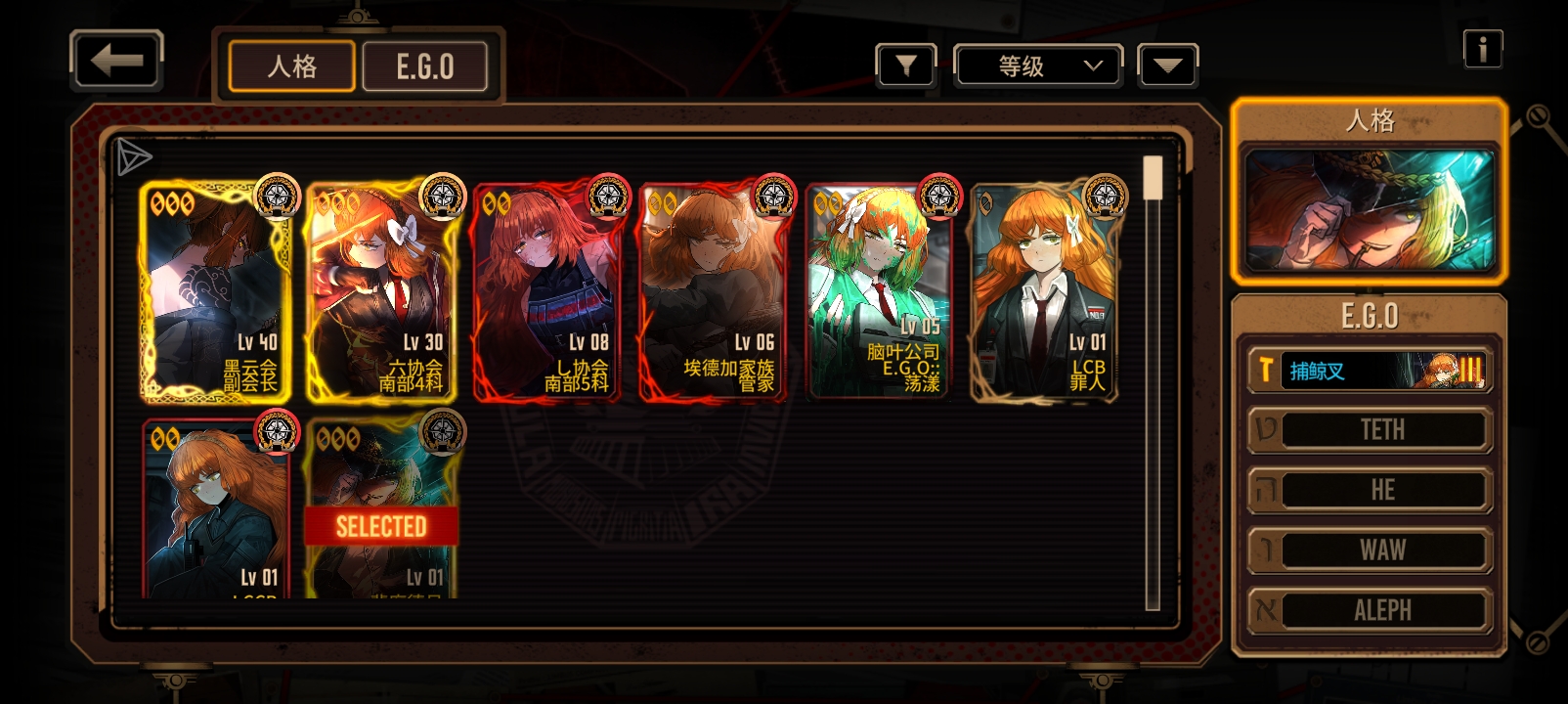Go back using the arrow button
1568x704 pixels.
coord(116,61)
